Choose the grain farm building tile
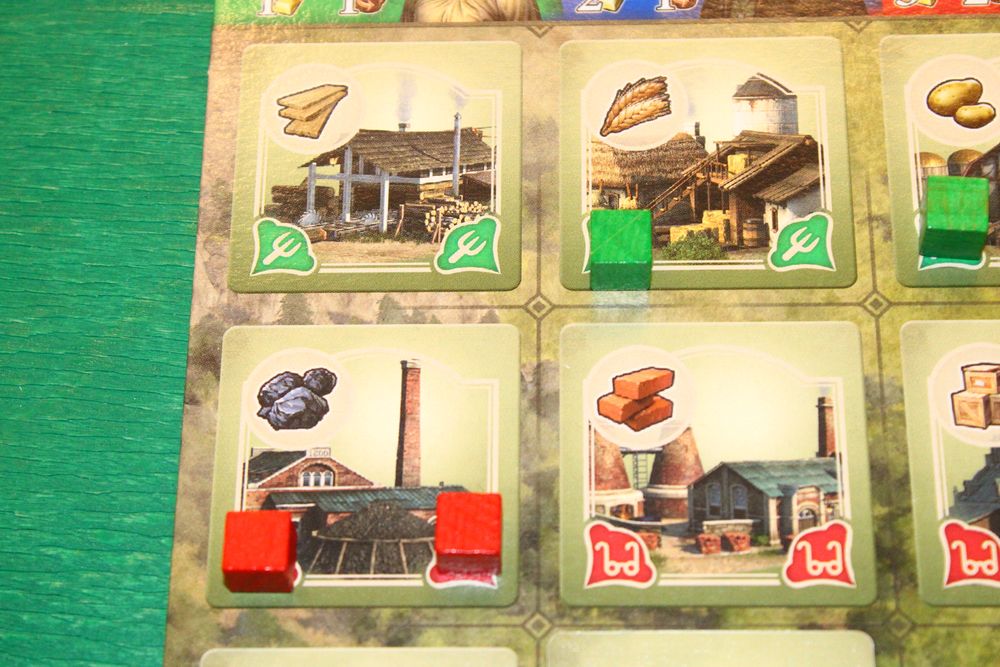This screenshot has height=667, width=1000. [707, 165]
